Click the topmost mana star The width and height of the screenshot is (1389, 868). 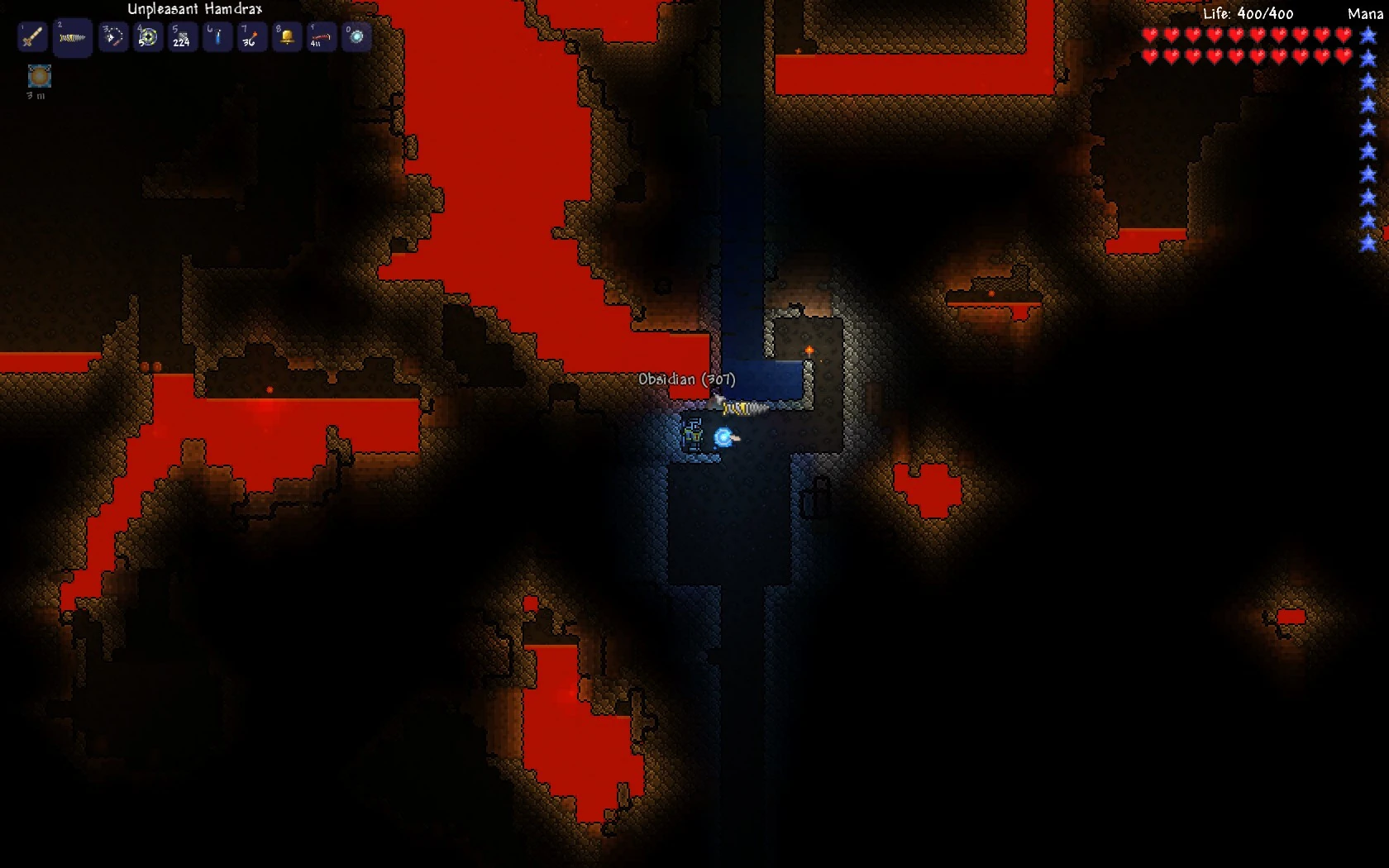point(1366,36)
